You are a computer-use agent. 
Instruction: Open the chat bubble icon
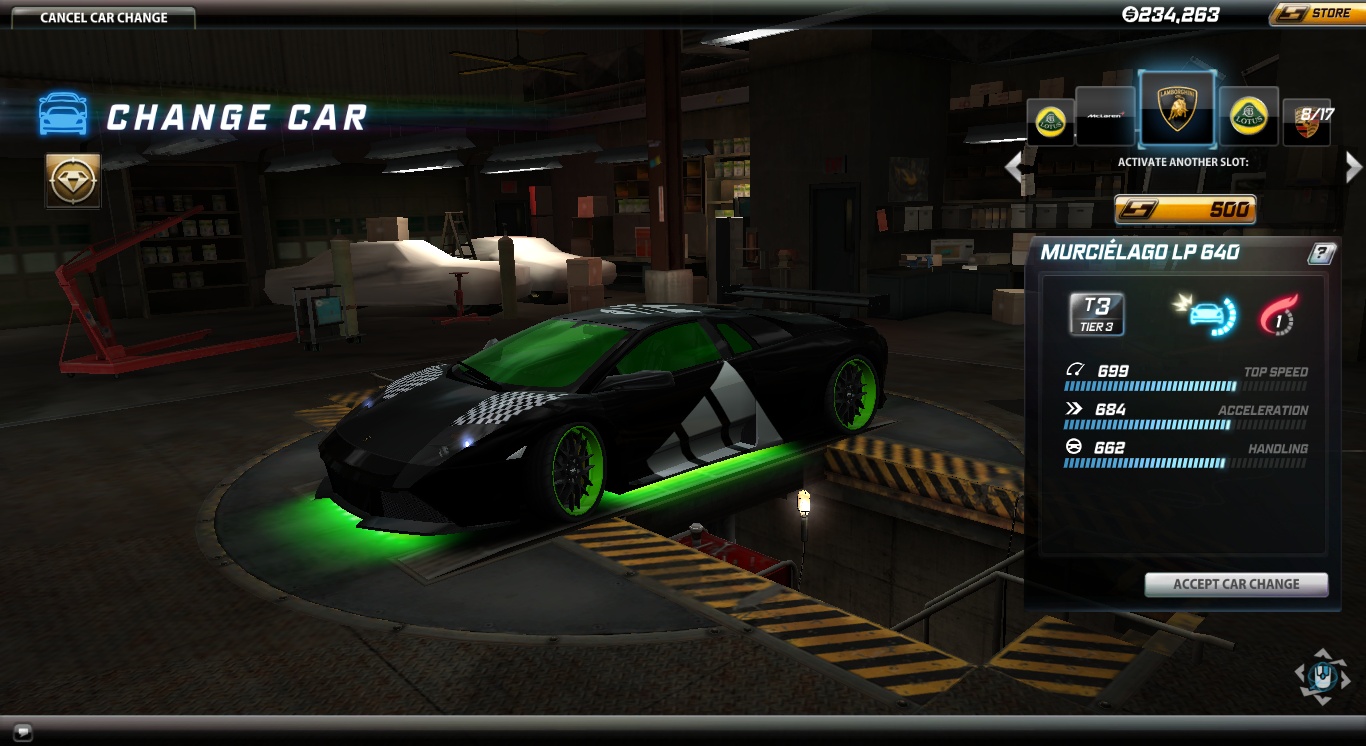point(22,731)
